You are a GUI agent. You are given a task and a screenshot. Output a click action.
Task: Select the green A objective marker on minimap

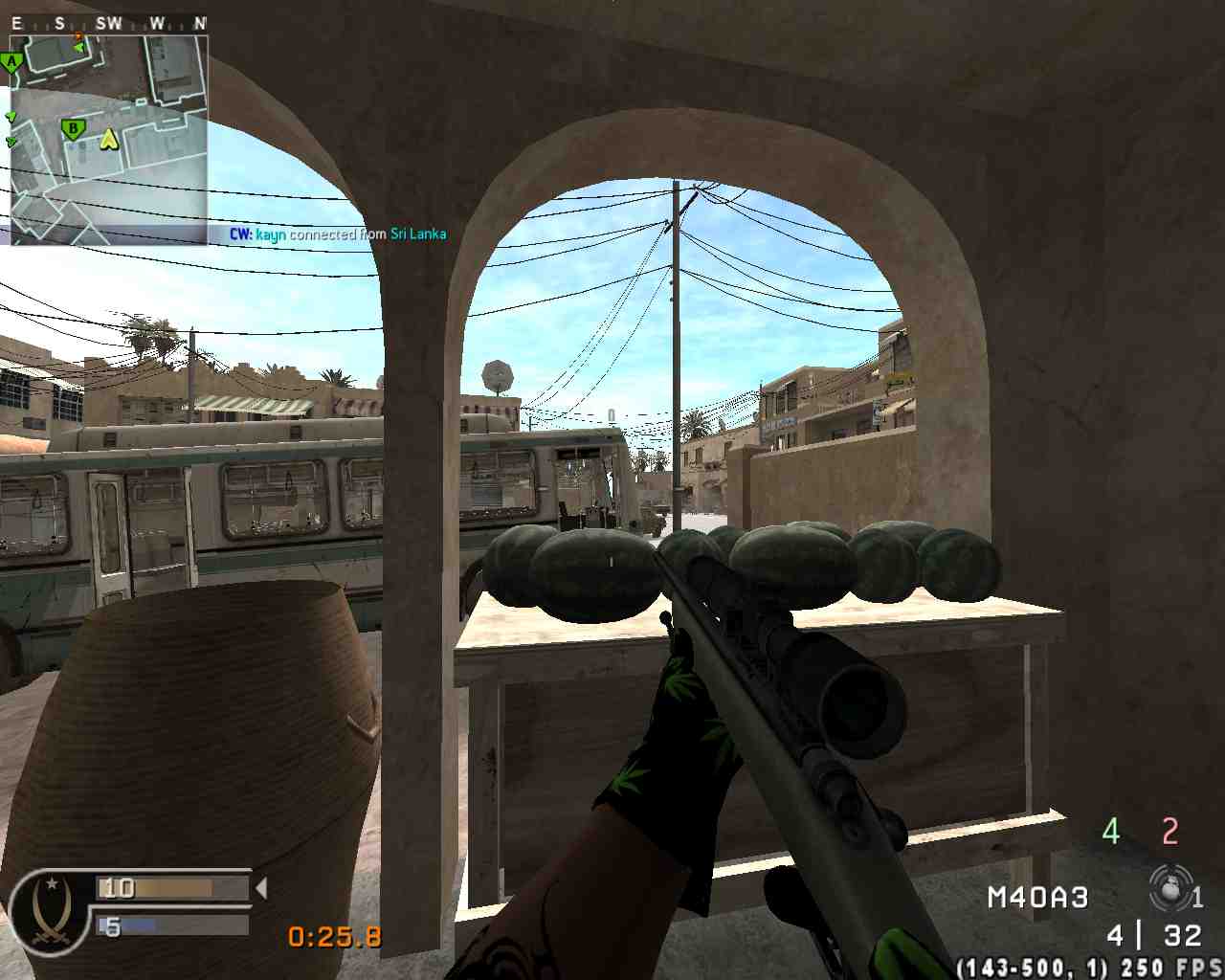(x=11, y=64)
